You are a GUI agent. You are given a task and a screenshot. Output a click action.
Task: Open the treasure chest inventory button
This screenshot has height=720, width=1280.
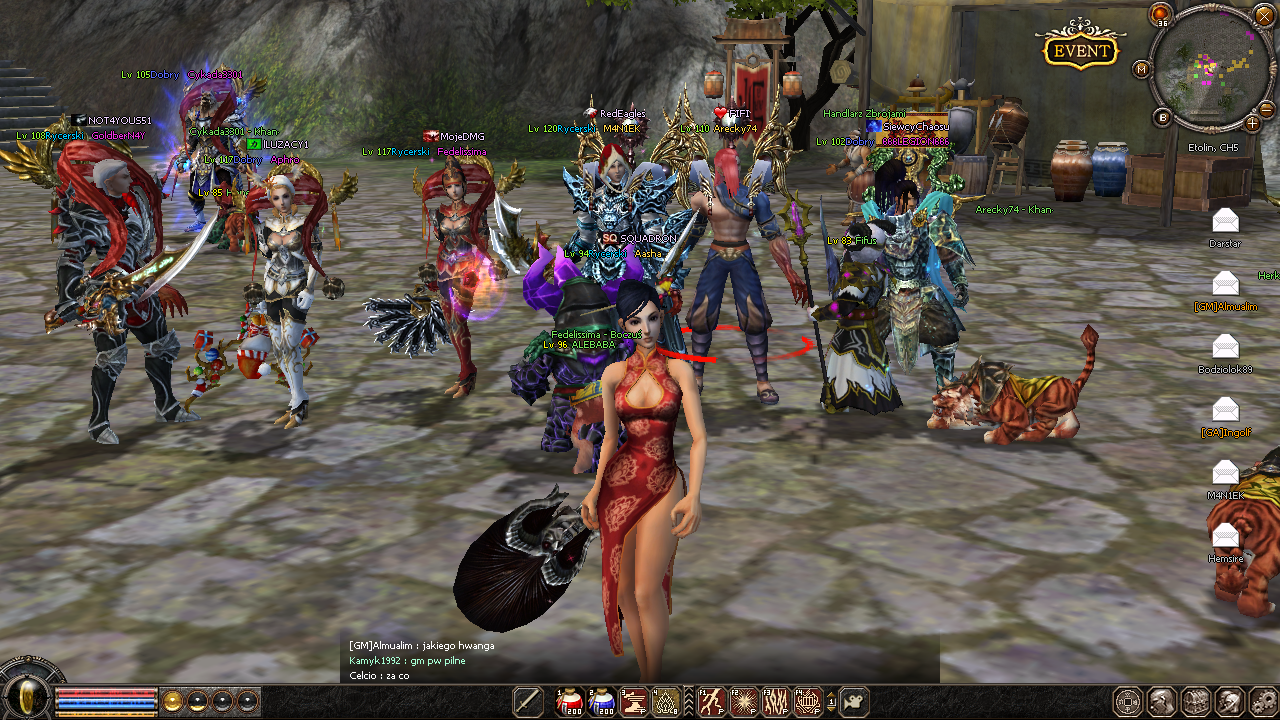click(1196, 702)
